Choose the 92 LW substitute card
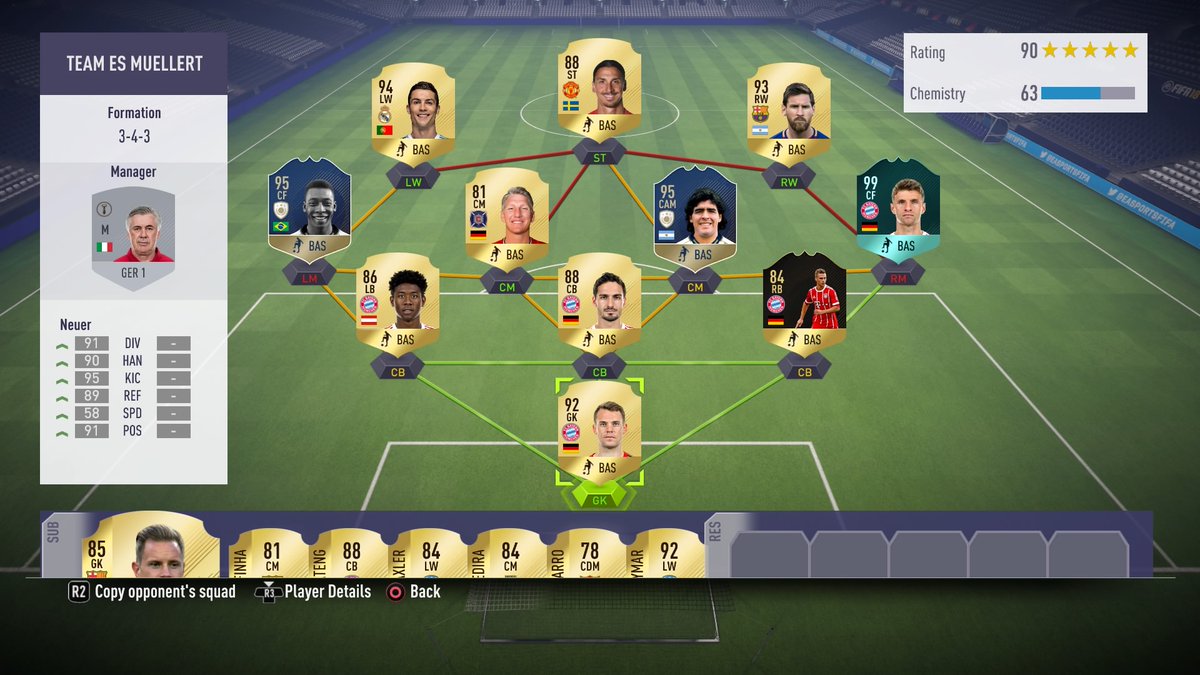Image resolution: width=1200 pixels, height=675 pixels. pos(668,554)
